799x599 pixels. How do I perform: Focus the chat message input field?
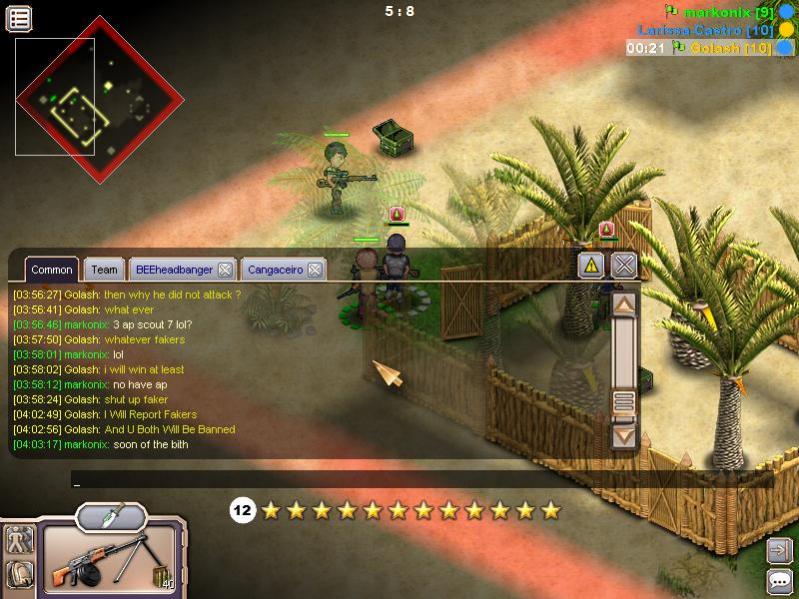(340, 480)
